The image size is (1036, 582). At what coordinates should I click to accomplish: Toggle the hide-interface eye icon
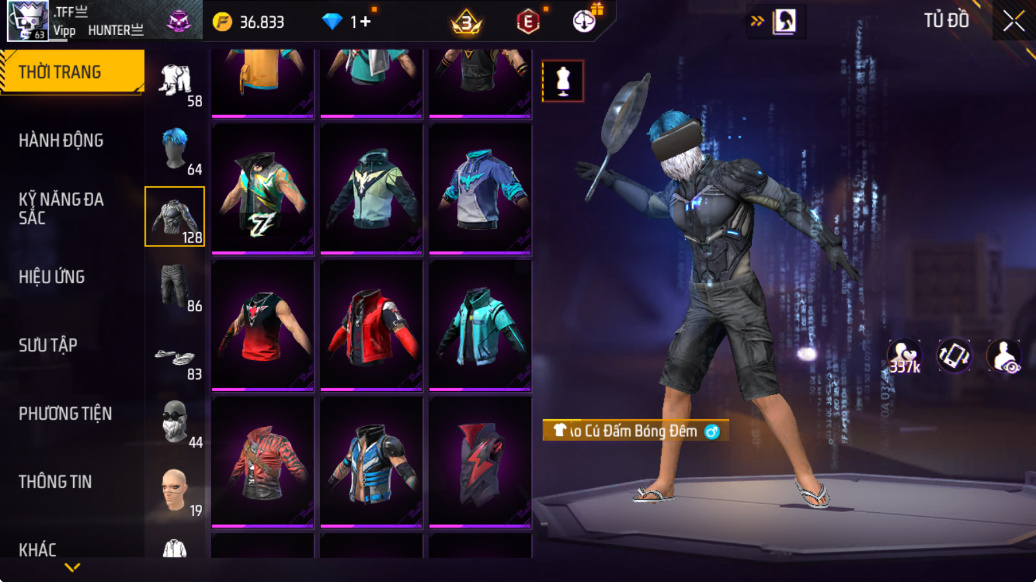click(1004, 357)
